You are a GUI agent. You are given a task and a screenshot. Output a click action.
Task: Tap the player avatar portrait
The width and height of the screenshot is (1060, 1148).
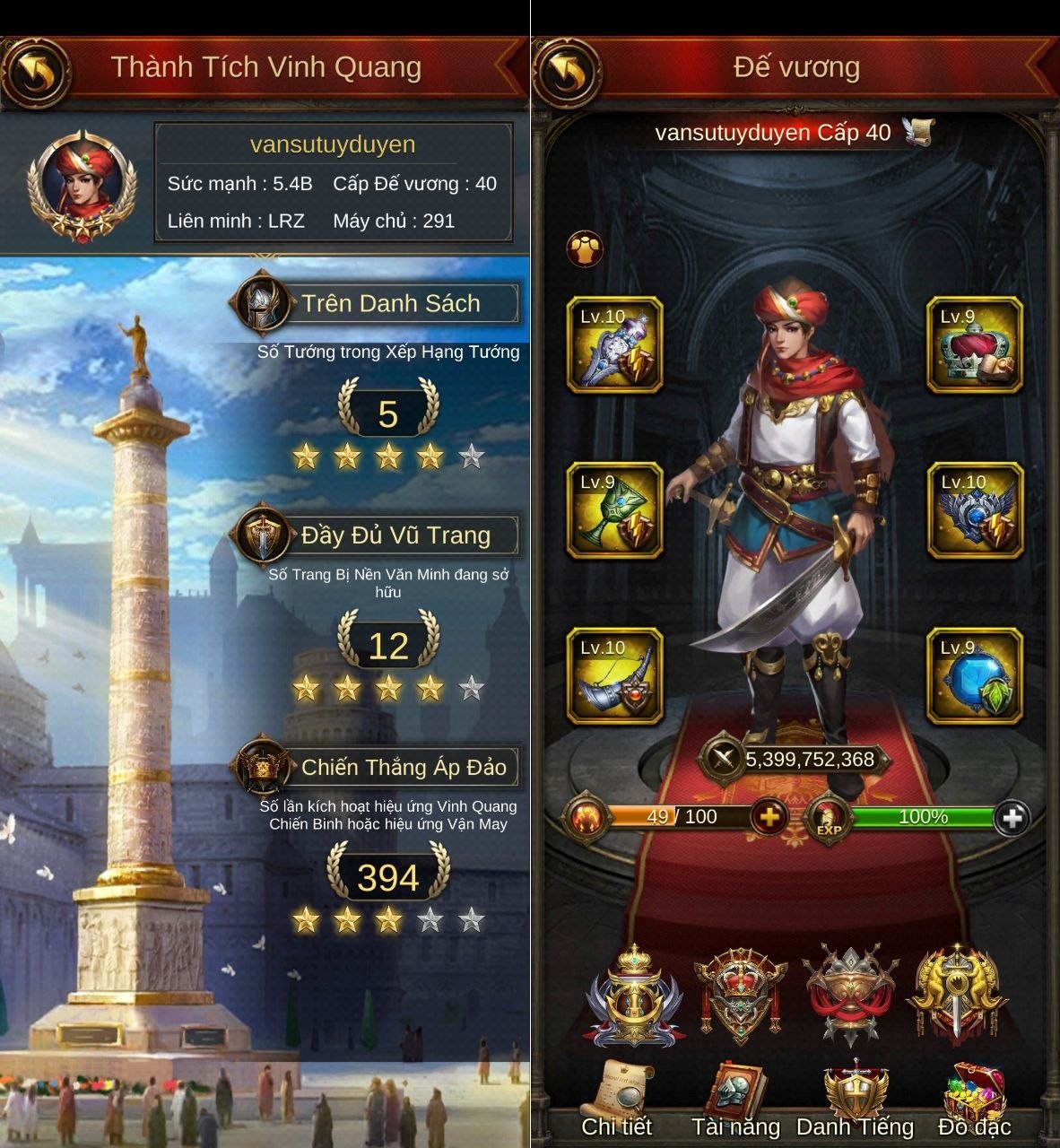(x=82, y=187)
